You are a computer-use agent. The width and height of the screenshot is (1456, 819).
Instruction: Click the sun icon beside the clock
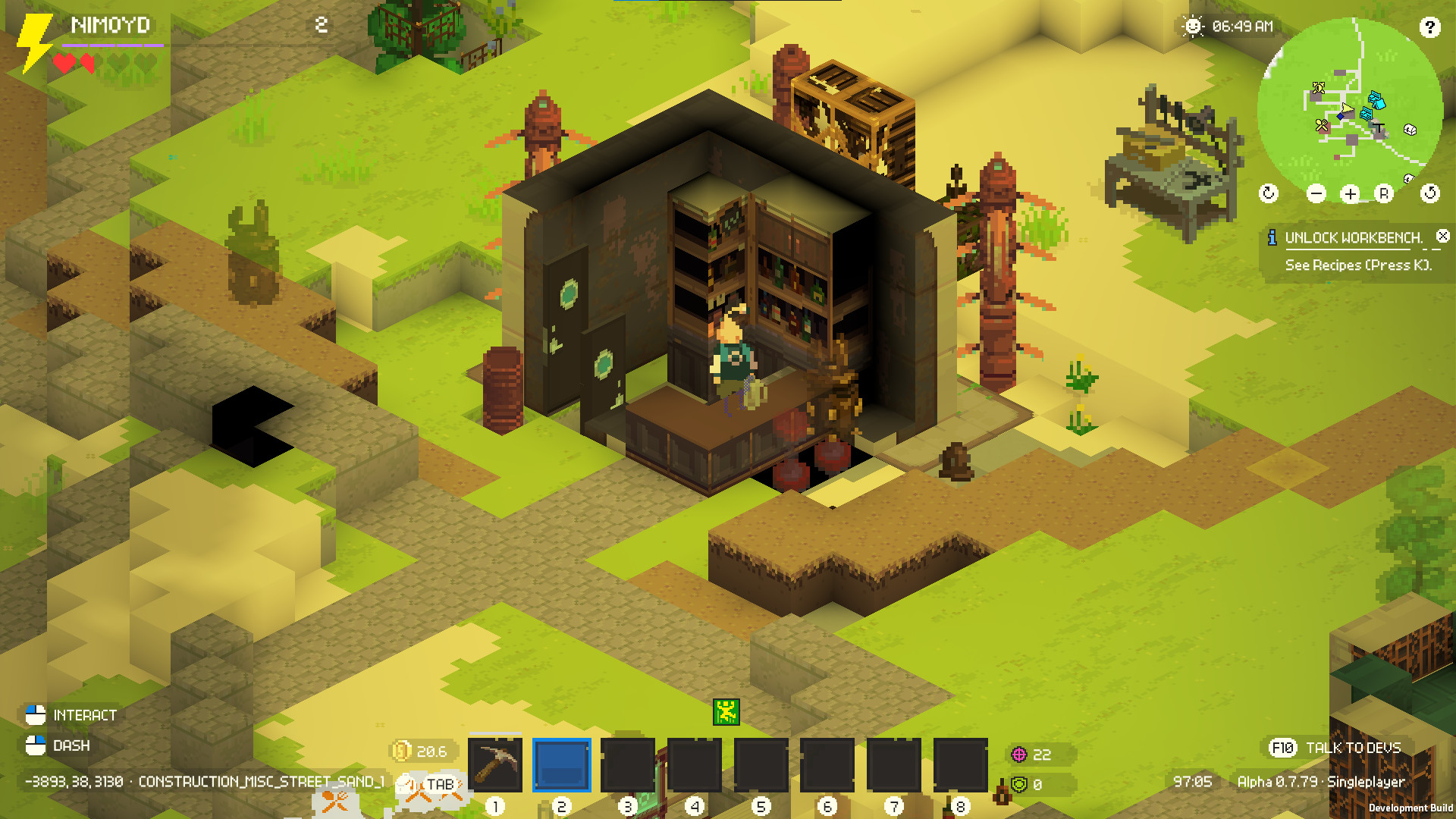pos(1194,27)
